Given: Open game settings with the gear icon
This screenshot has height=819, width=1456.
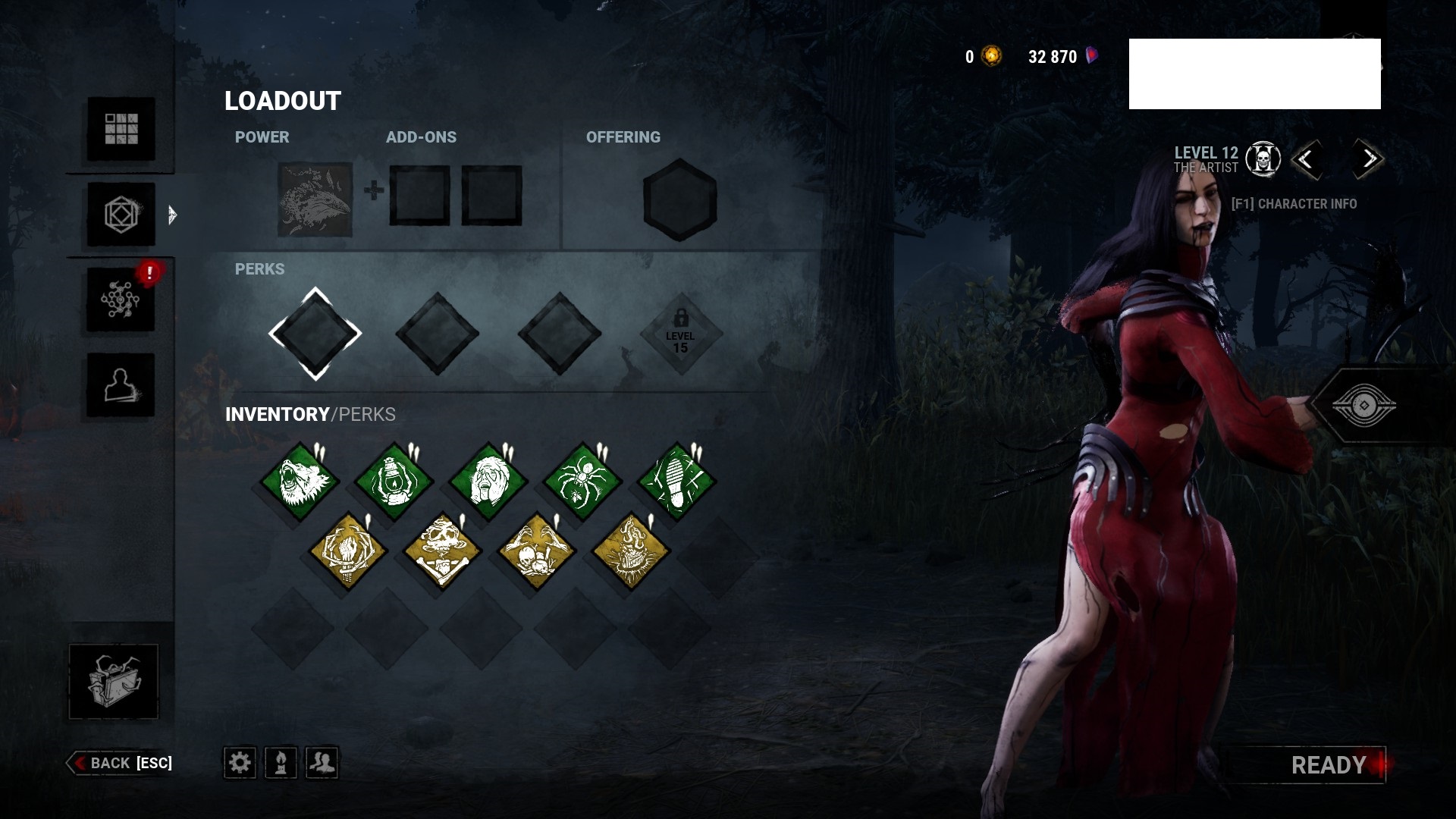Looking at the screenshot, I should point(240,764).
